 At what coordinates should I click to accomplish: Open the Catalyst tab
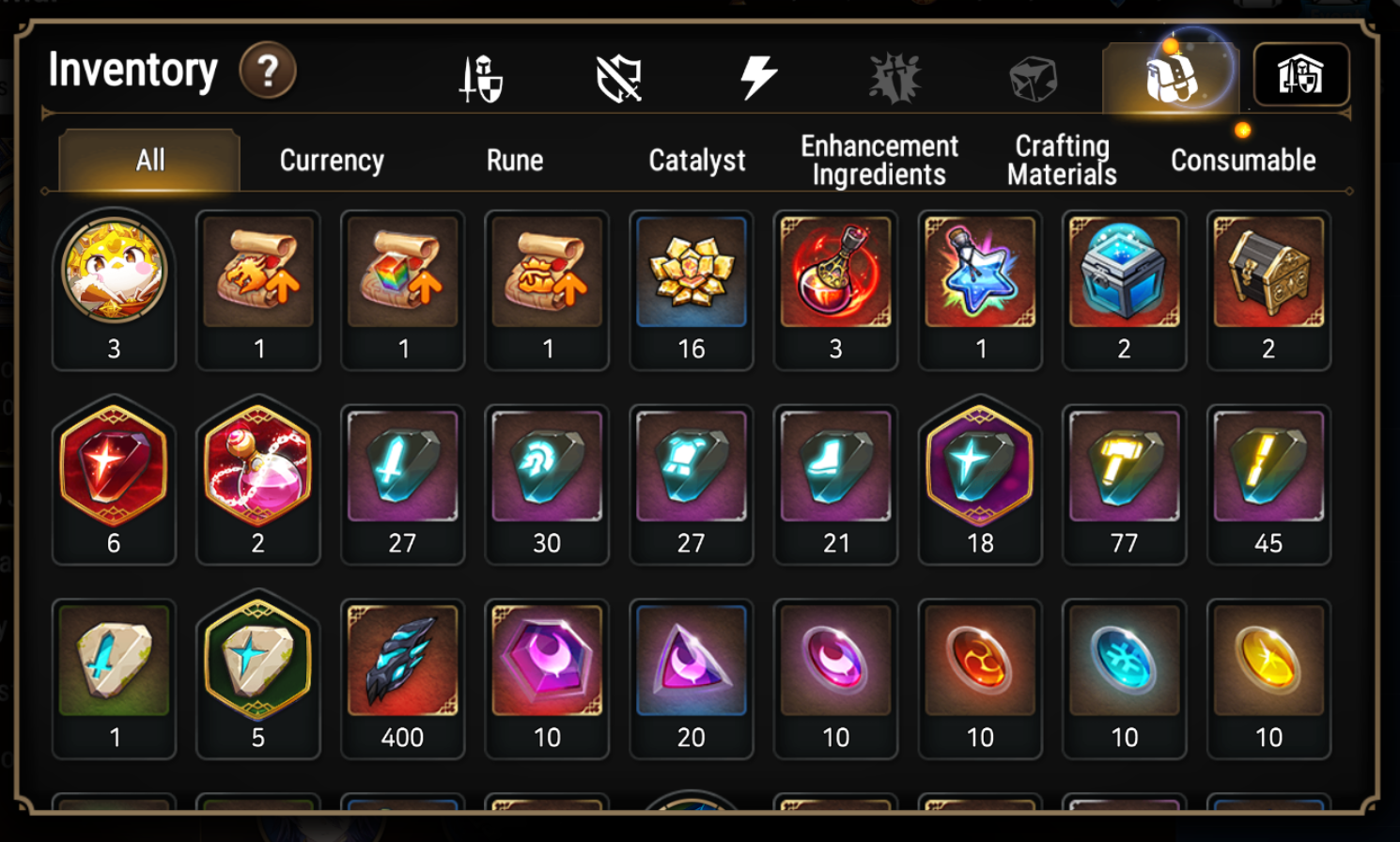[x=695, y=160]
